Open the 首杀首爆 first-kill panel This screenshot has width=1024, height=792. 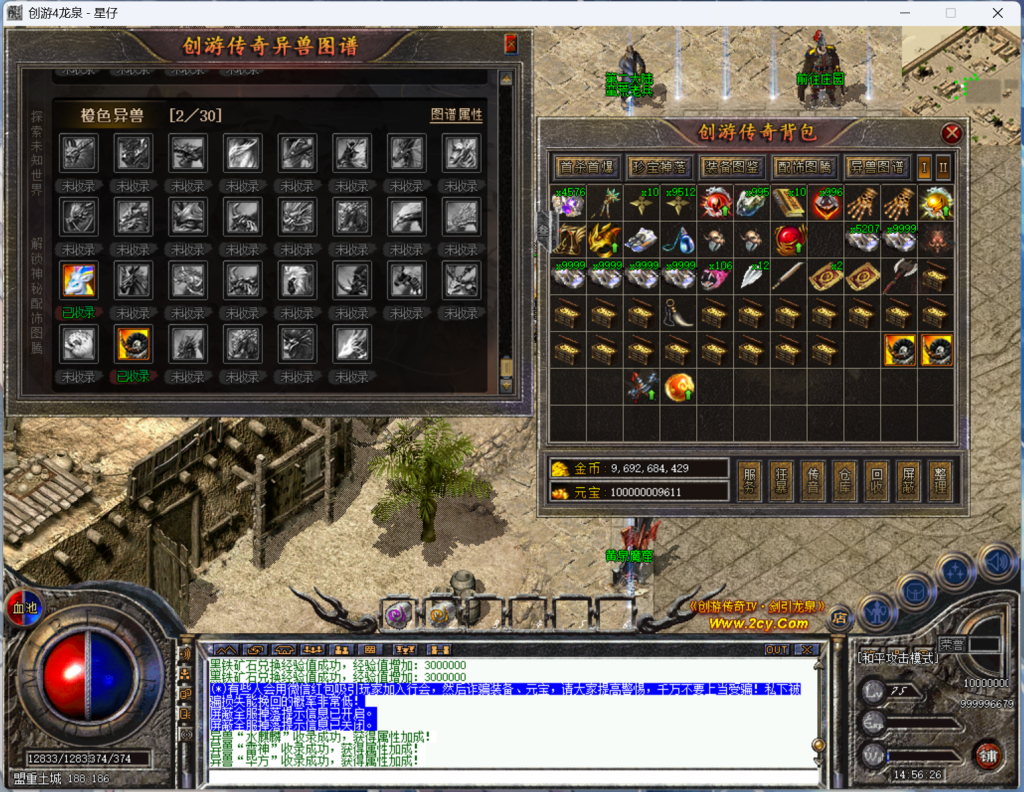[586, 166]
